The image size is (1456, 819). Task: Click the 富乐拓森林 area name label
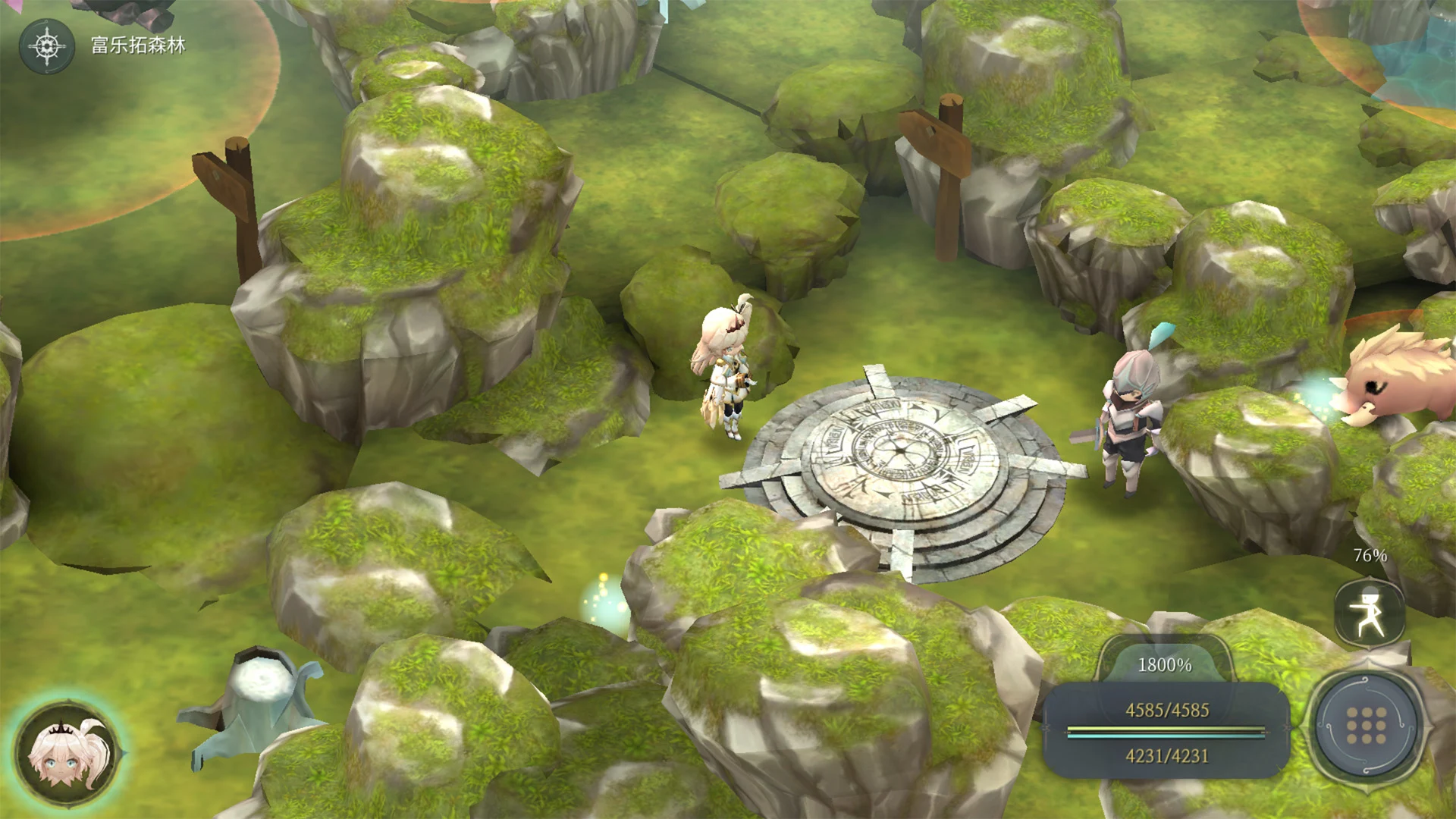[x=138, y=45]
